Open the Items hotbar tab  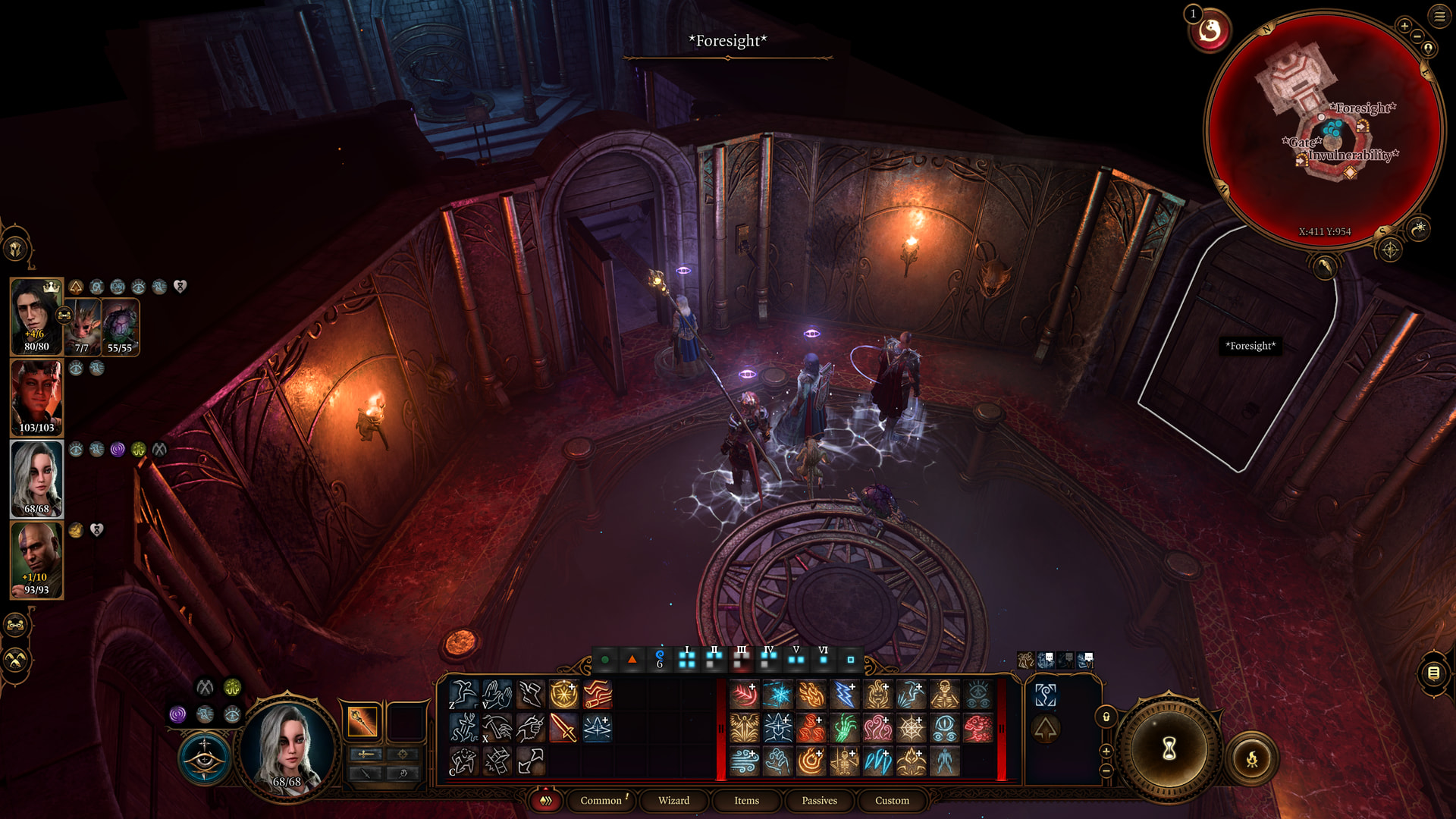(x=746, y=801)
